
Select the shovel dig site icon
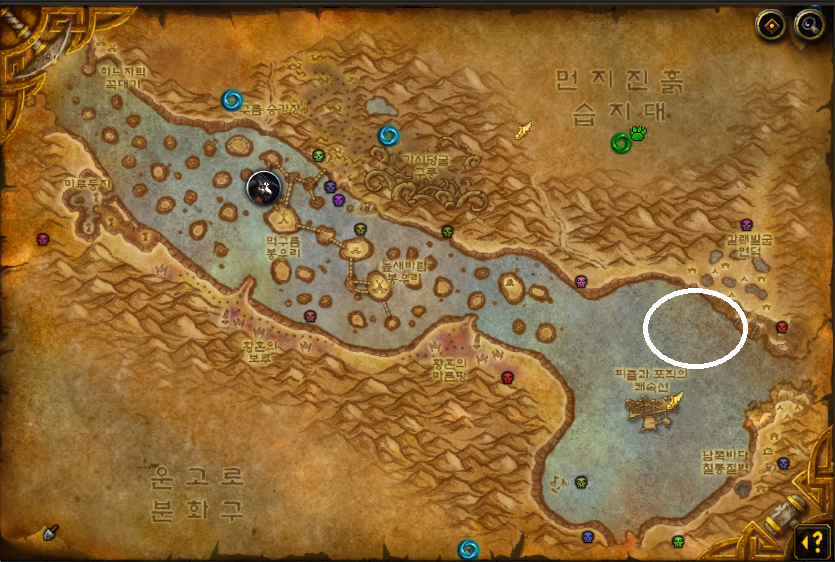[50, 530]
